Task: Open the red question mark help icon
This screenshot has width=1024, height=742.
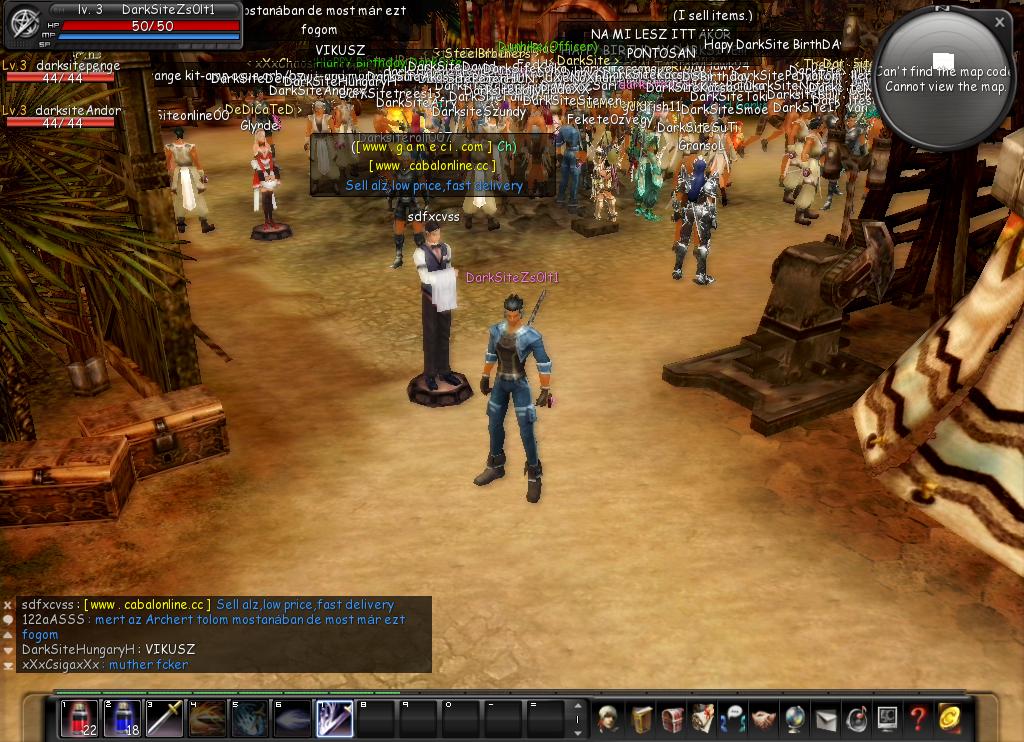Action: tap(918, 718)
